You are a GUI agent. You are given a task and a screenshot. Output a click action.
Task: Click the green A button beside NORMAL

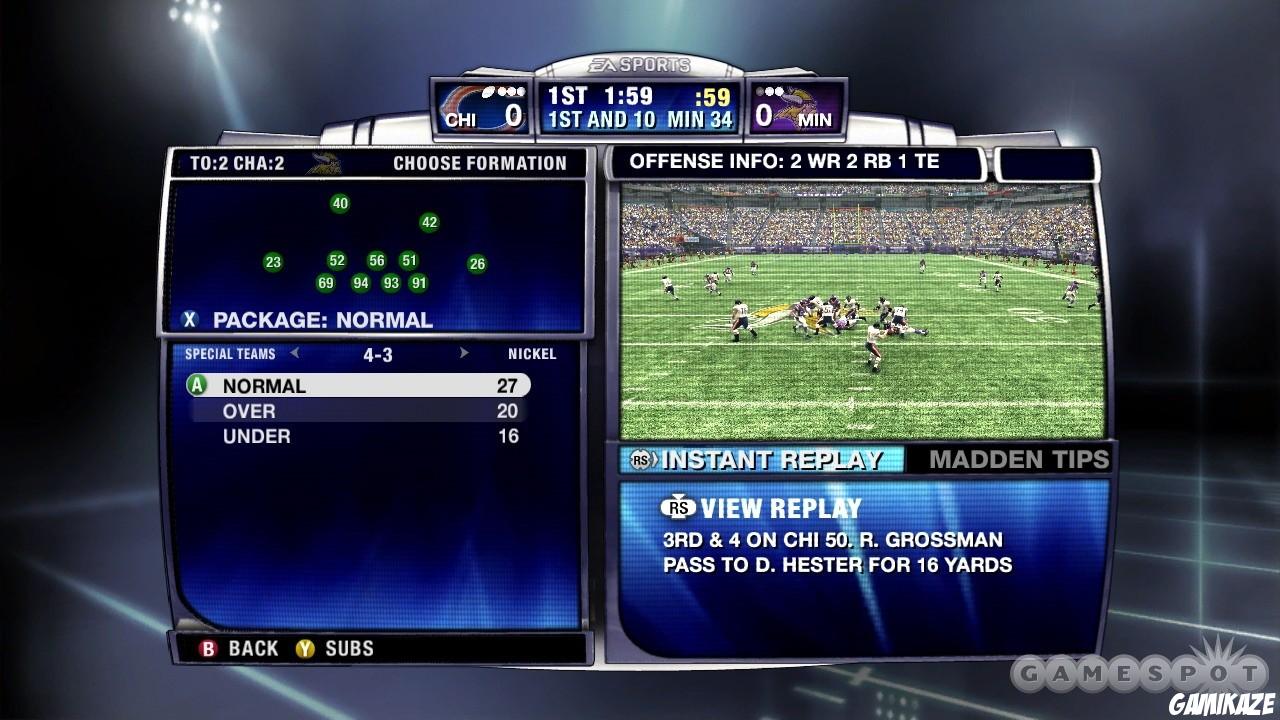click(195, 385)
